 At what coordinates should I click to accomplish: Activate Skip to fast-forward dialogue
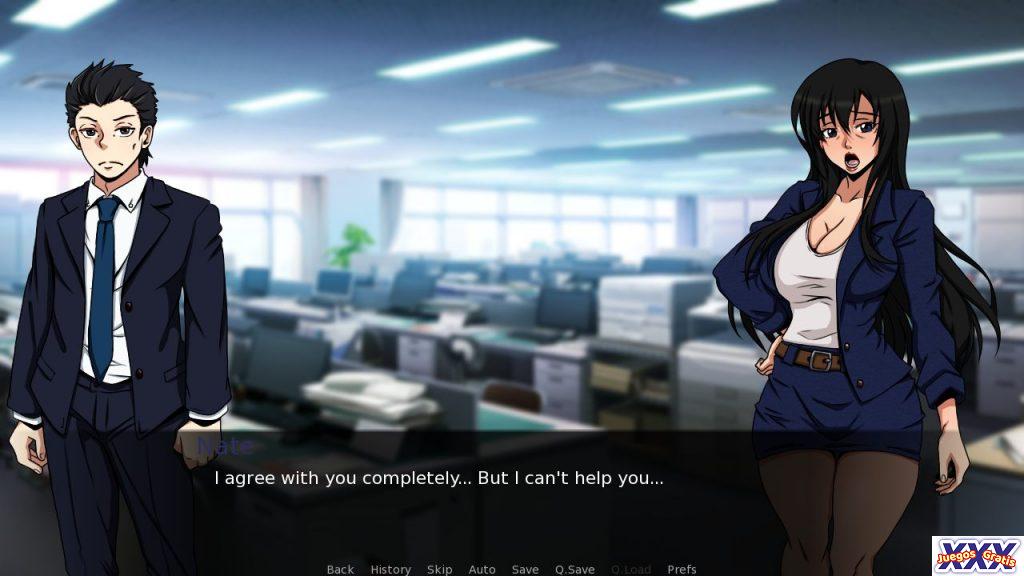pos(439,569)
